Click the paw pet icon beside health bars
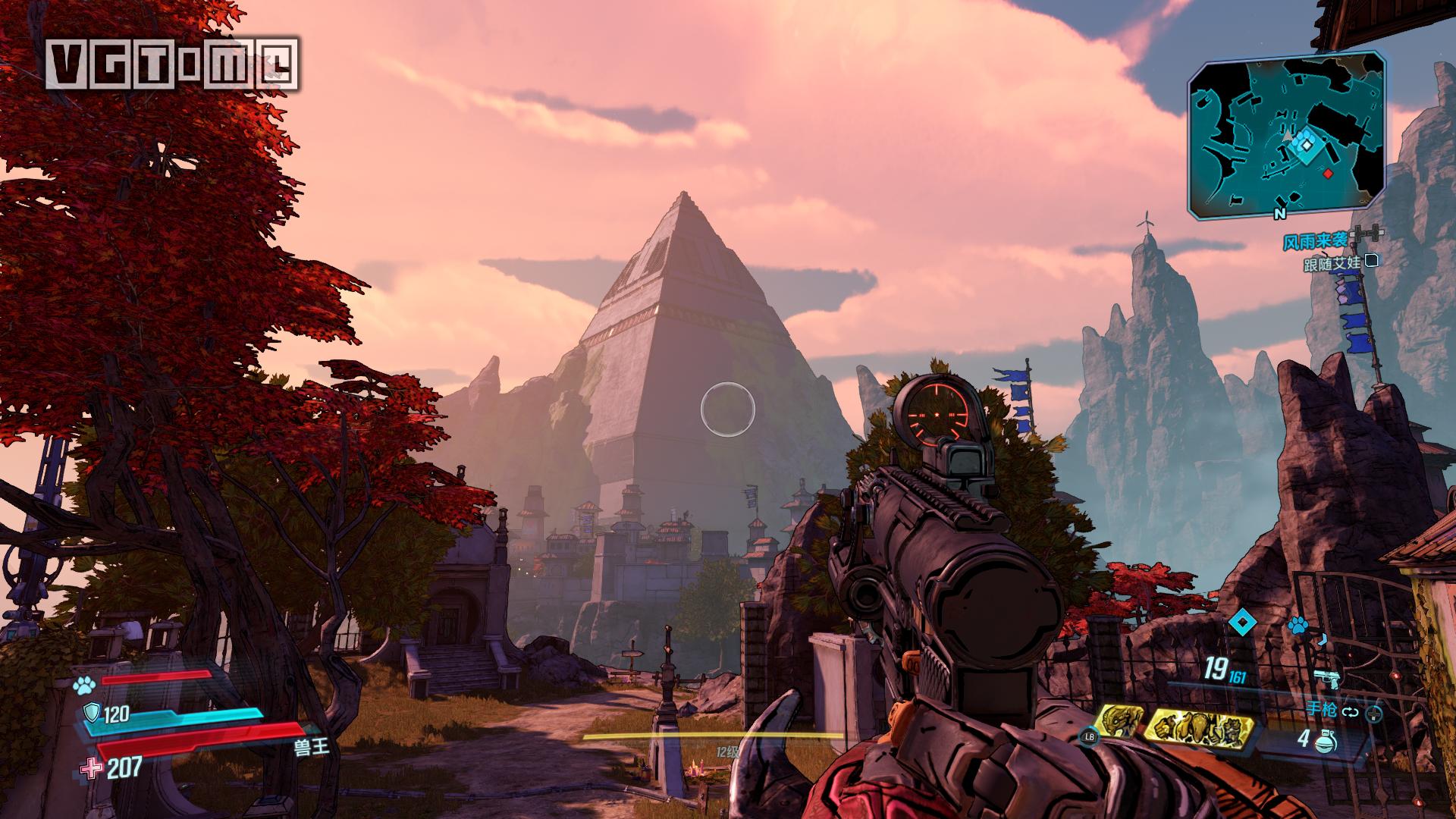 pyautogui.click(x=82, y=686)
